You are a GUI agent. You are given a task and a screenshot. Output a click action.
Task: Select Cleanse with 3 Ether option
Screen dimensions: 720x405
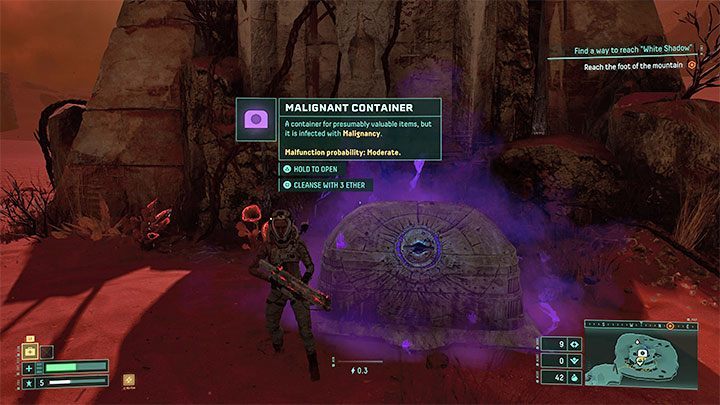point(325,185)
